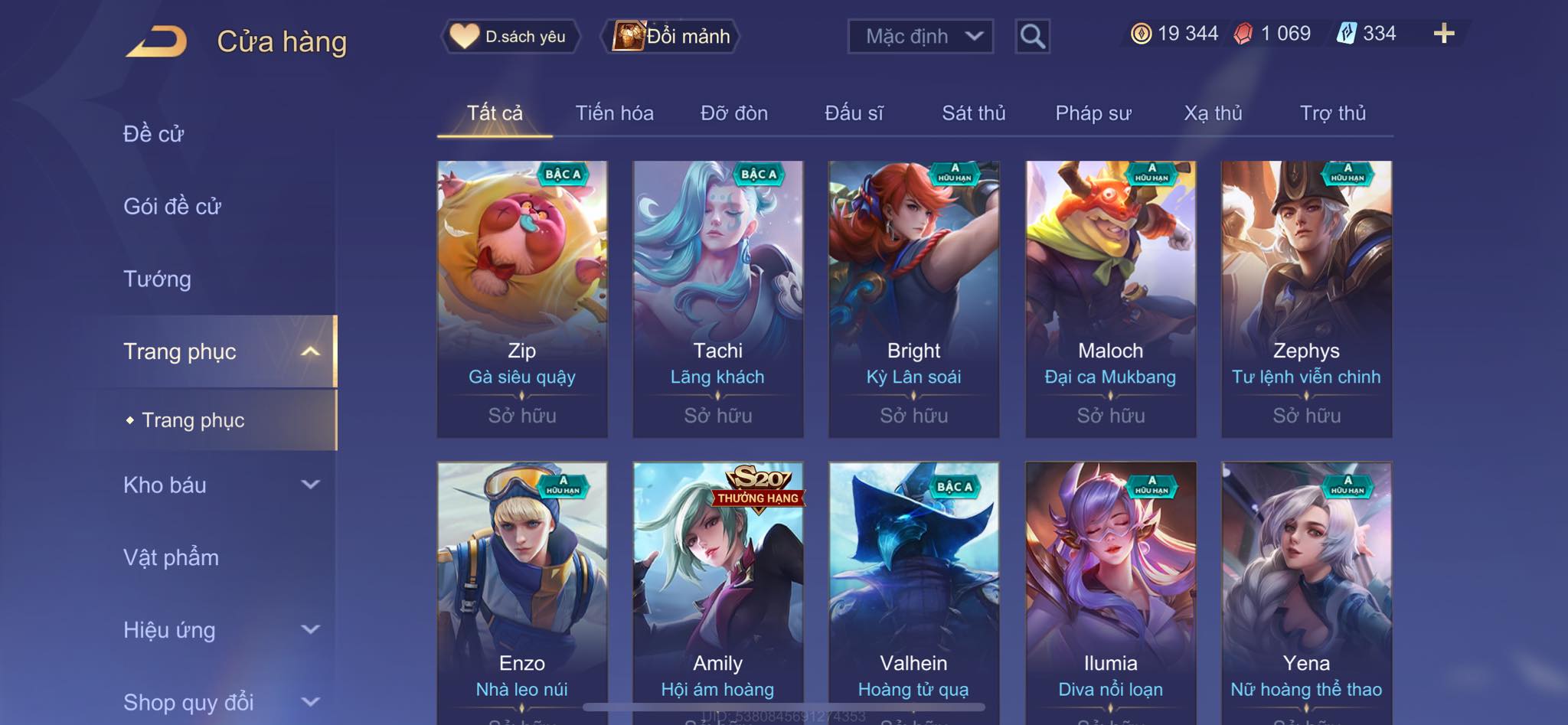
Task: Pick the Maloch Đại ca Mukbang skin
Action: click(x=1110, y=299)
